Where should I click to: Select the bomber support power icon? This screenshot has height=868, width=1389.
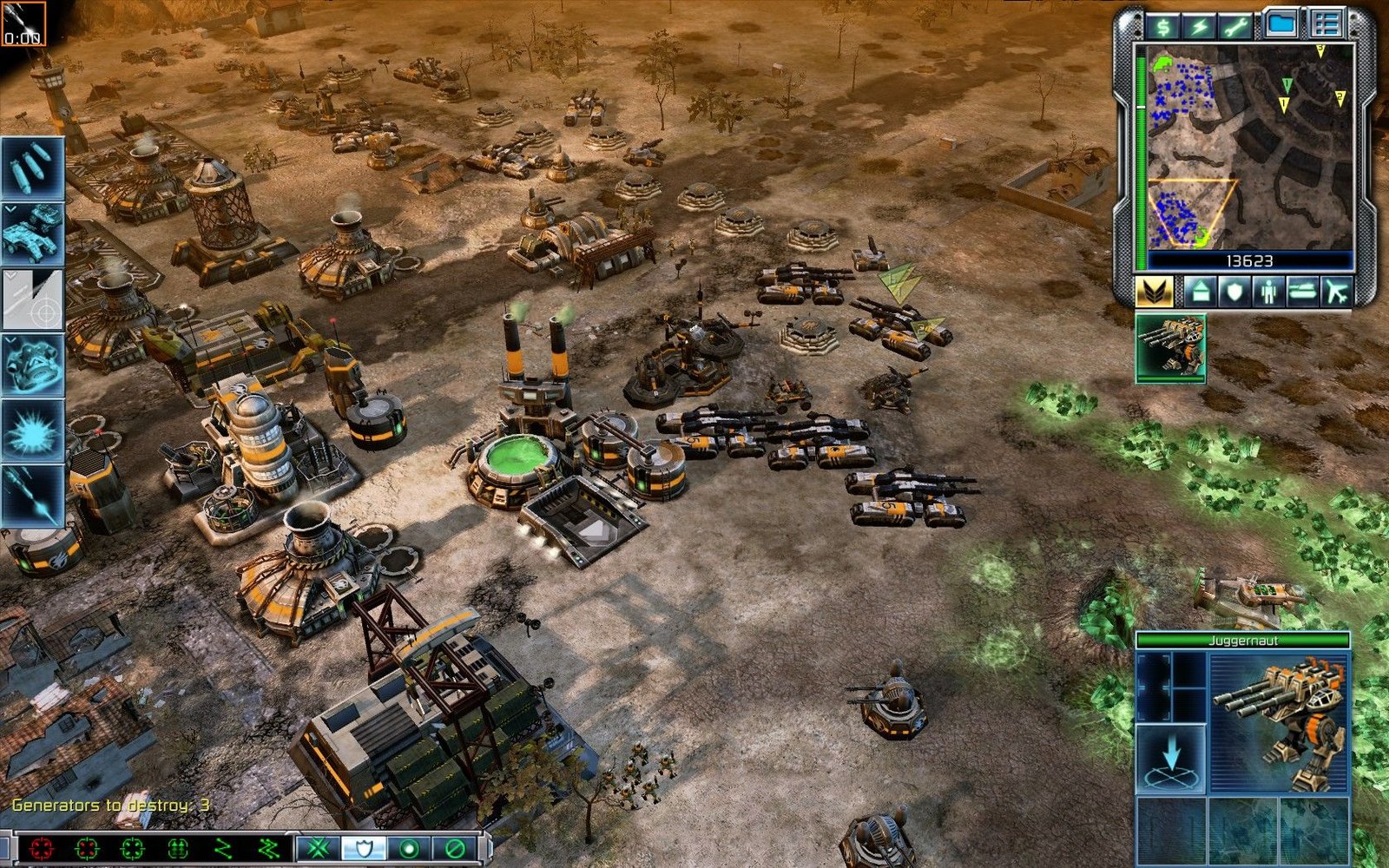(x=32, y=165)
